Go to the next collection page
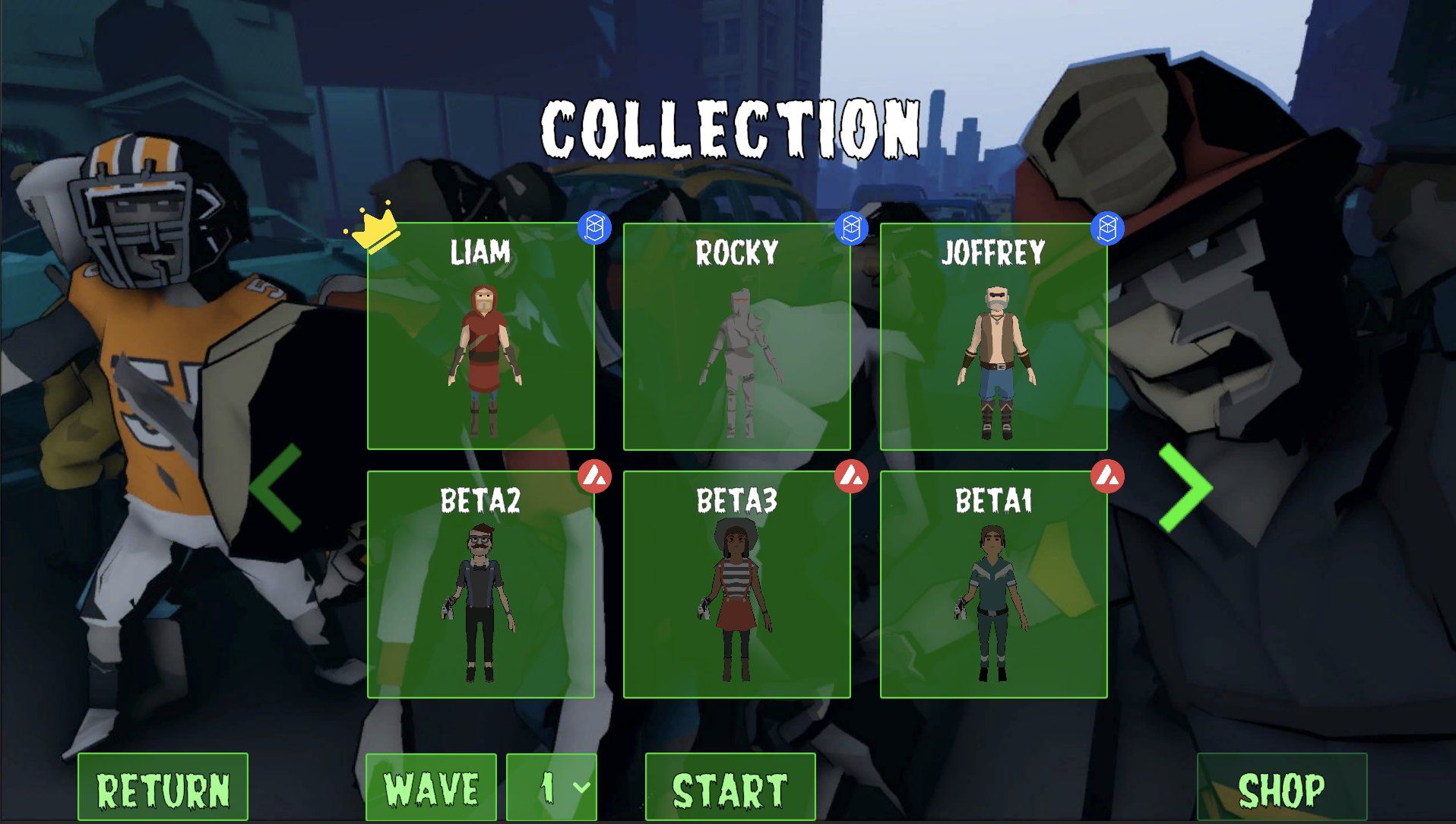This screenshot has height=824, width=1456. [1185, 487]
